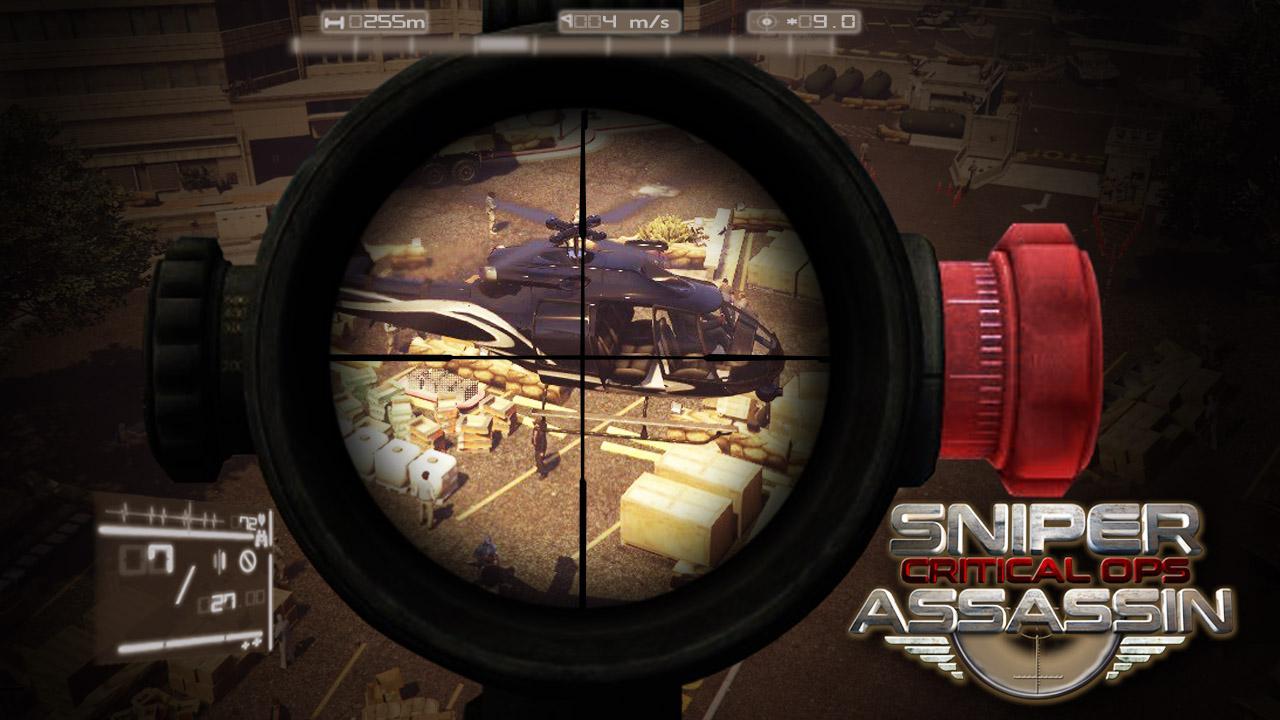Click the heartbeat monitor showing 72
Screen dimensions: 1280x720
[x=248, y=522]
